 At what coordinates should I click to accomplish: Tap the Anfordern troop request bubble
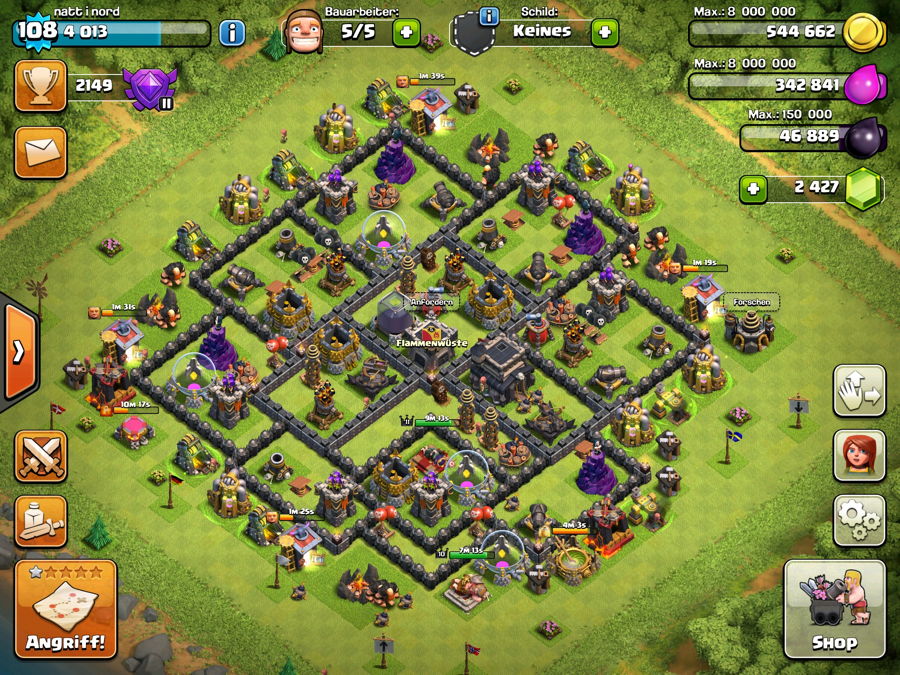(x=431, y=301)
